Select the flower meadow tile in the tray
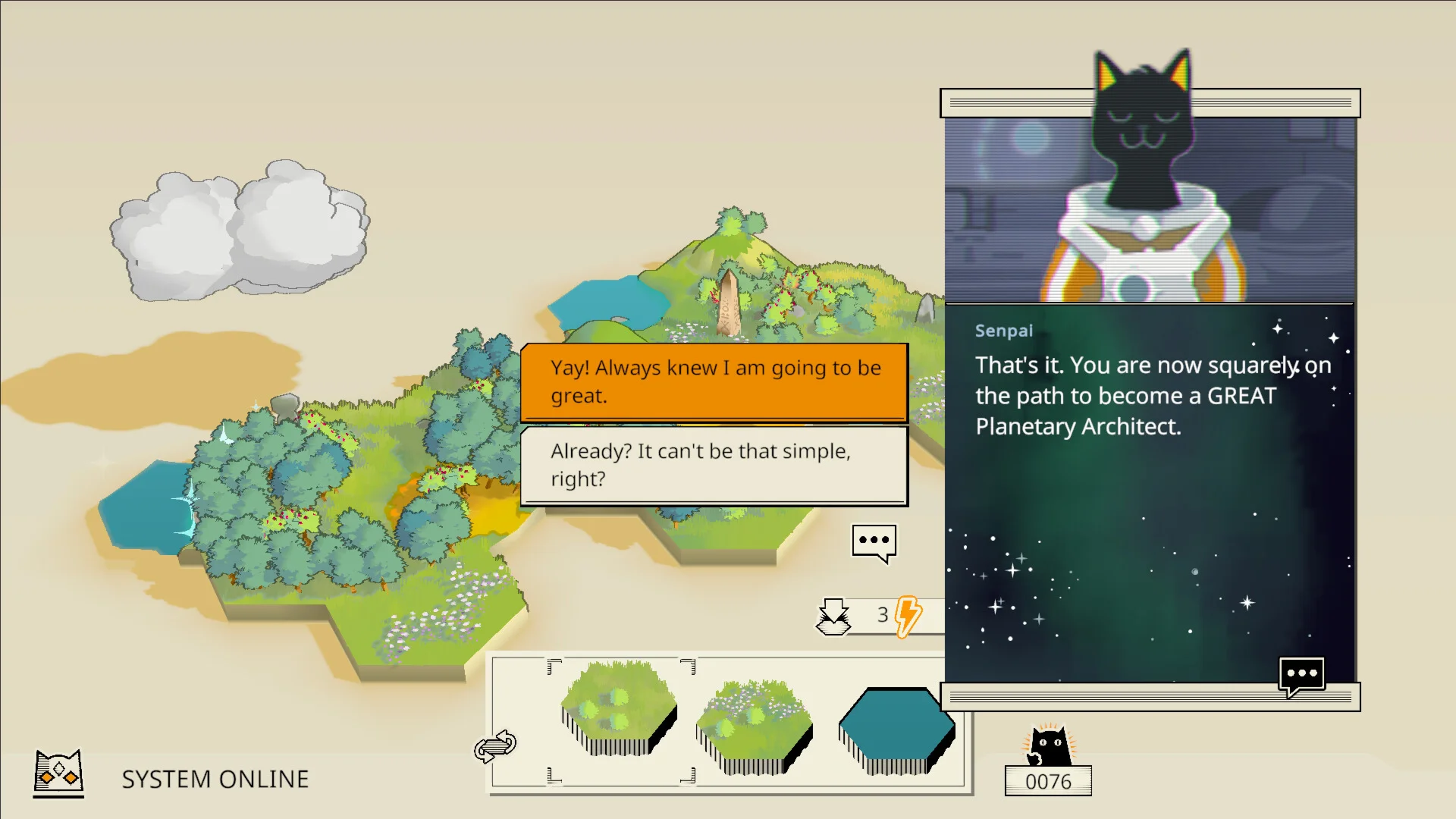The image size is (1456, 819). pos(754,726)
